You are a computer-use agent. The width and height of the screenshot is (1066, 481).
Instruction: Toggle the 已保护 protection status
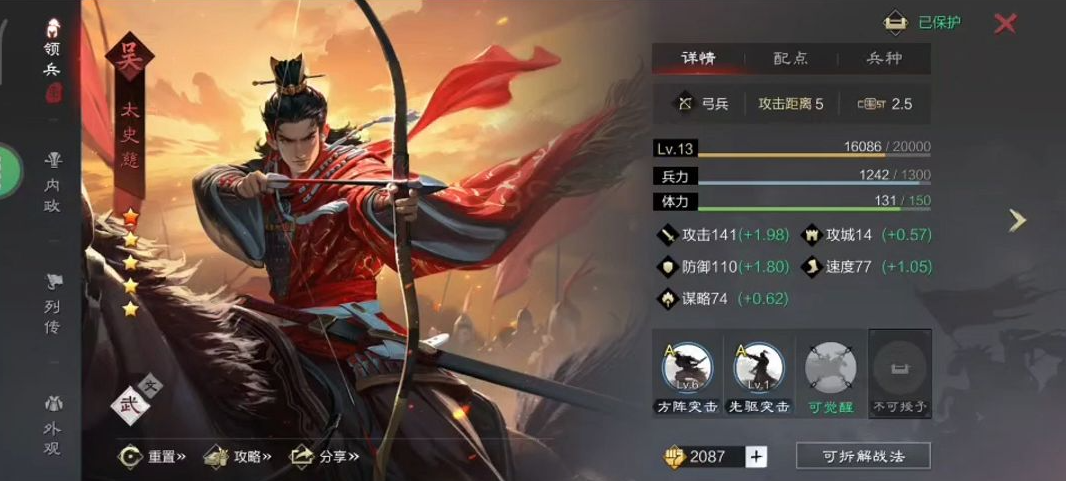(923, 23)
